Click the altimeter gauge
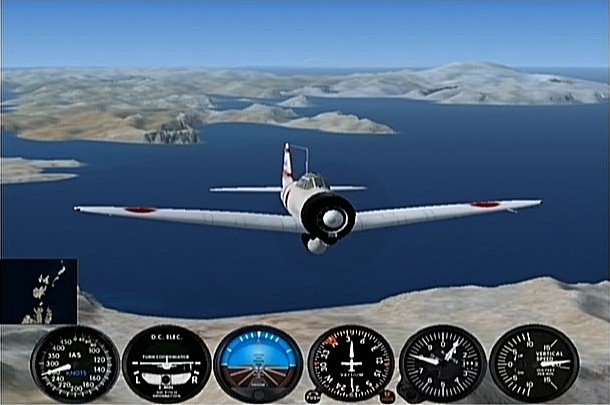Image resolution: width=610 pixels, height=405 pixels. [x=442, y=362]
